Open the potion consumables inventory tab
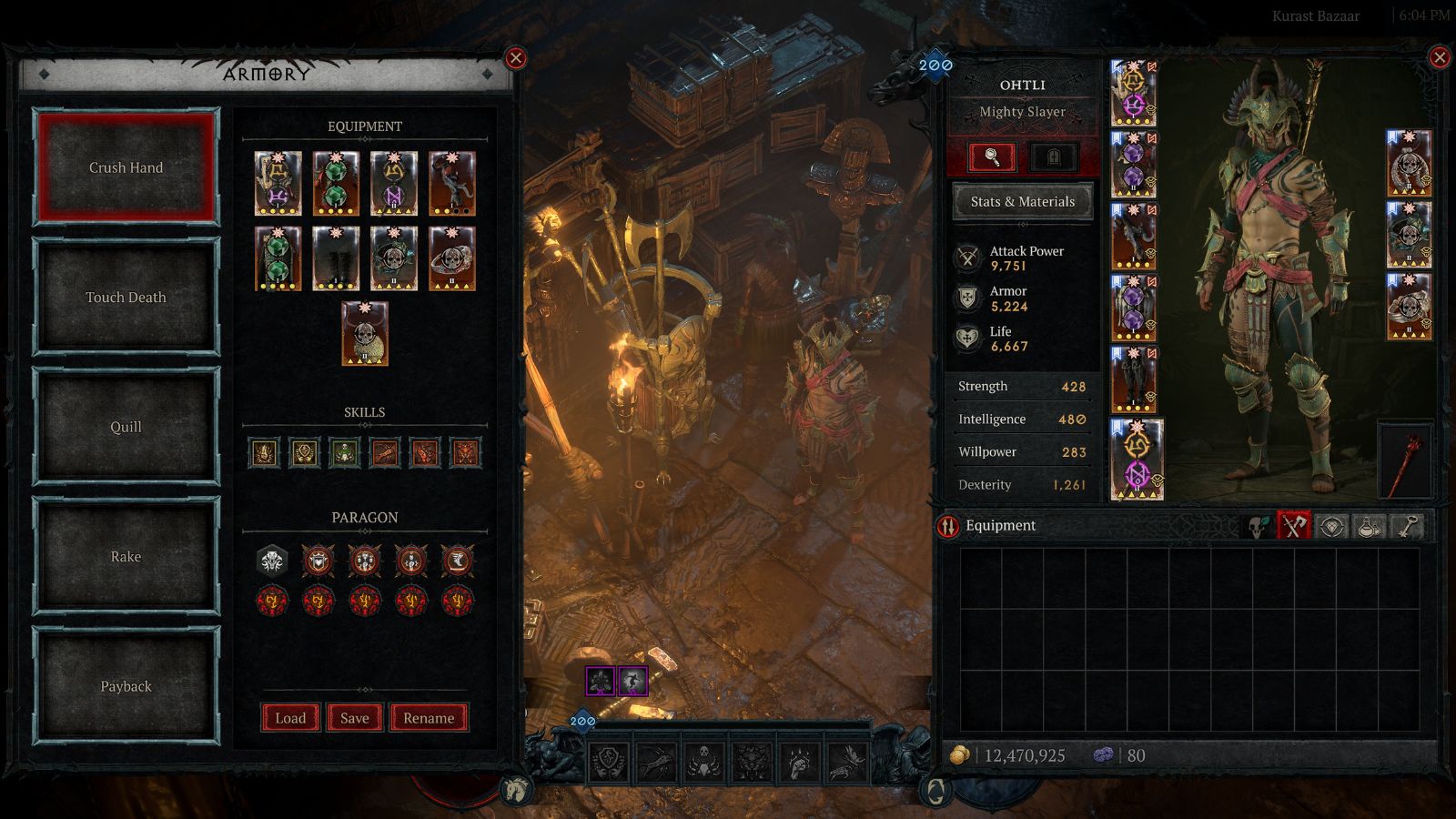This screenshot has height=819, width=1456. point(1370,526)
